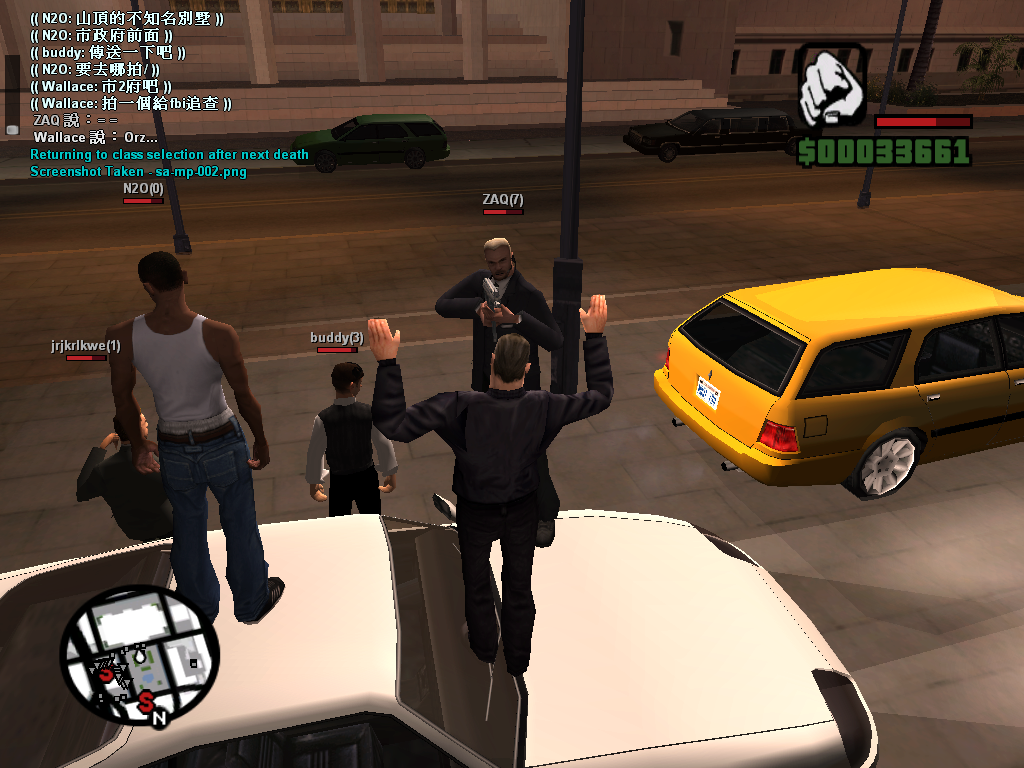Viewport: 1024px width, 768px height.
Task: Select the jrjkrlkwe(1) player name tag
Action: pyautogui.click(x=85, y=346)
